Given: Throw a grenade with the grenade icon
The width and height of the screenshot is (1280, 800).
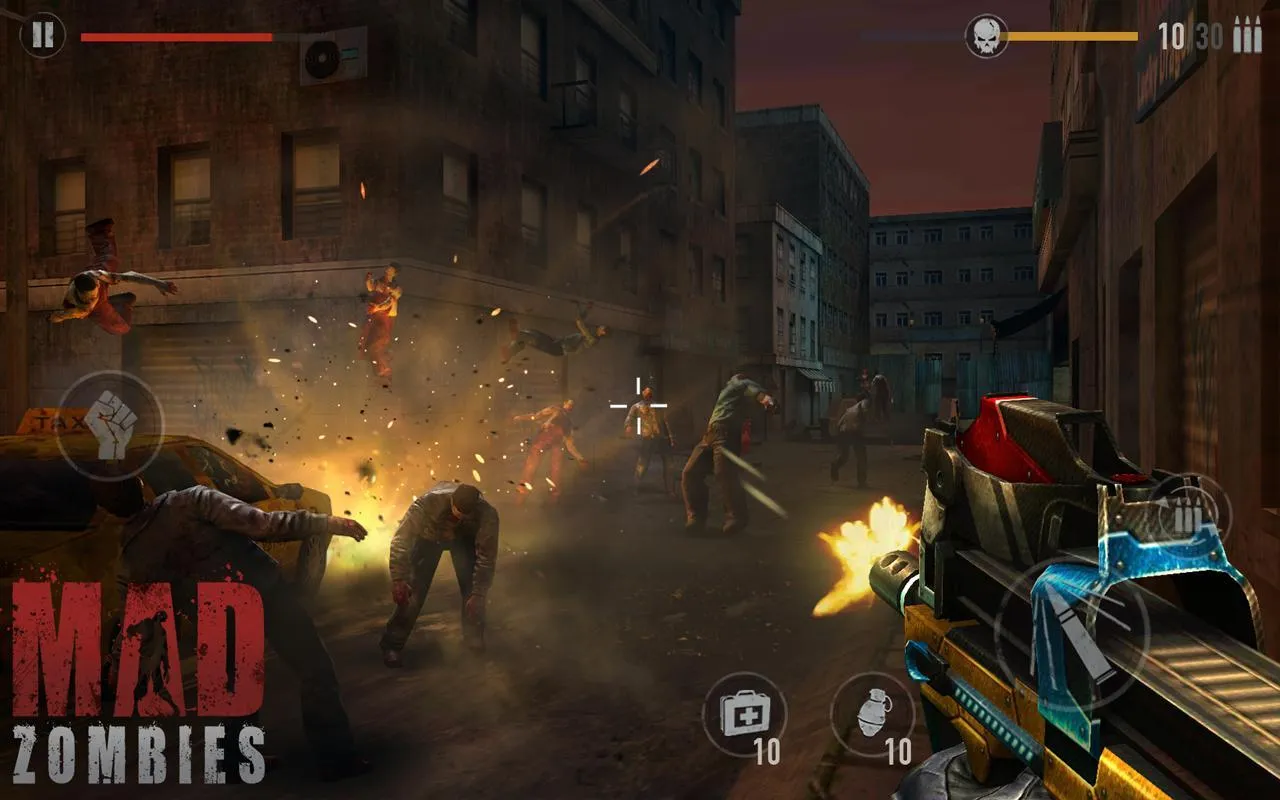Looking at the screenshot, I should click(873, 712).
